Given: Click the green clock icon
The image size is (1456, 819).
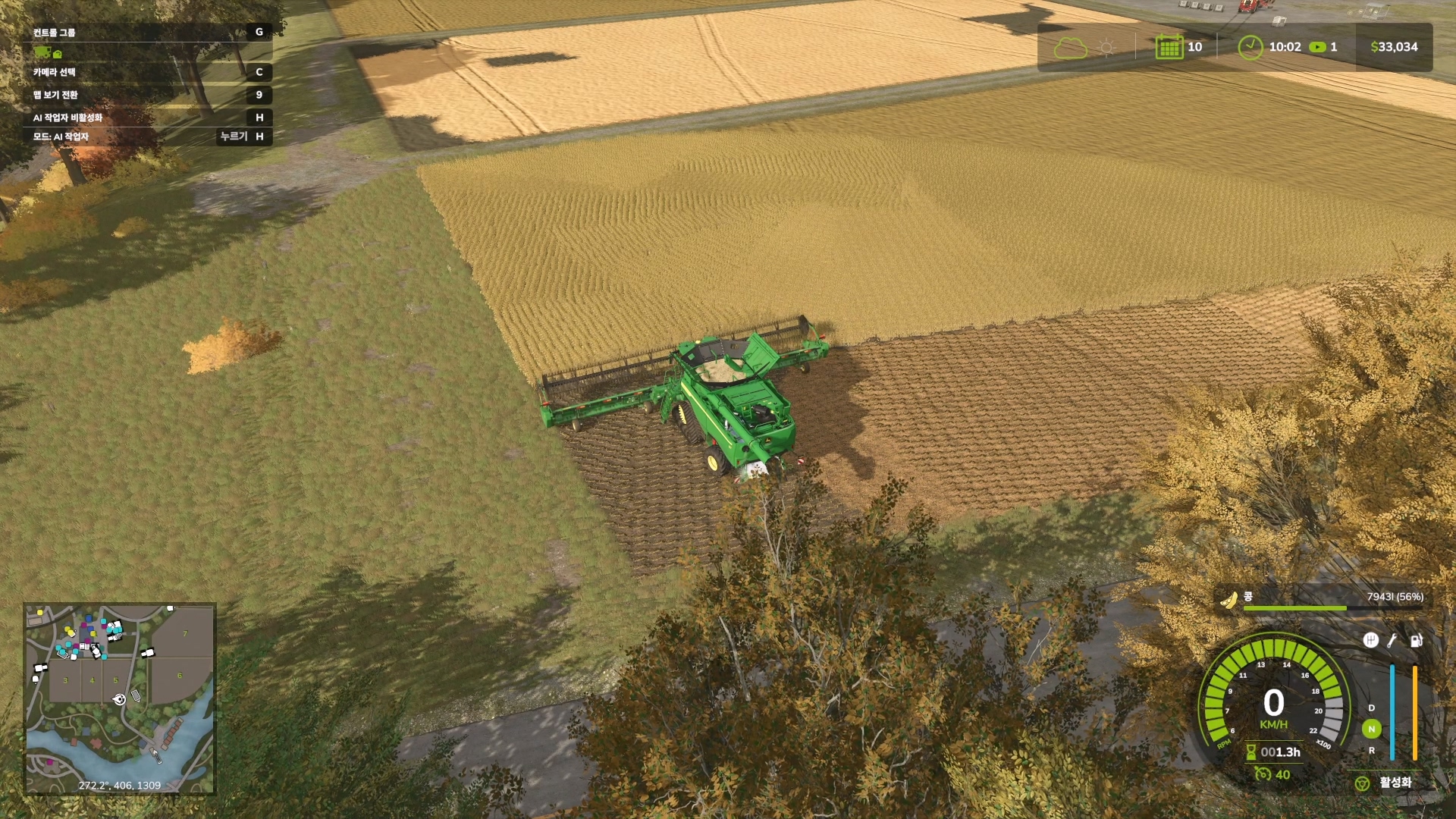Looking at the screenshot, I should pos(1250,47).
